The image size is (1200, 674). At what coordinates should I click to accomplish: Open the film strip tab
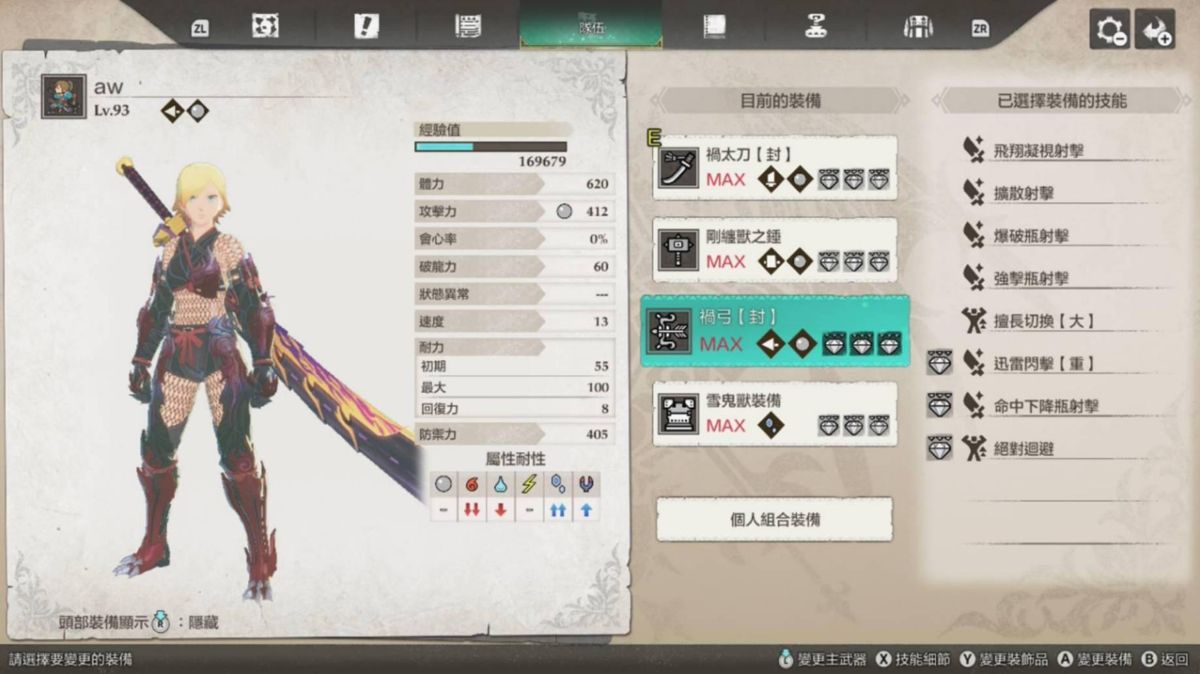click(x=714, y=27)
